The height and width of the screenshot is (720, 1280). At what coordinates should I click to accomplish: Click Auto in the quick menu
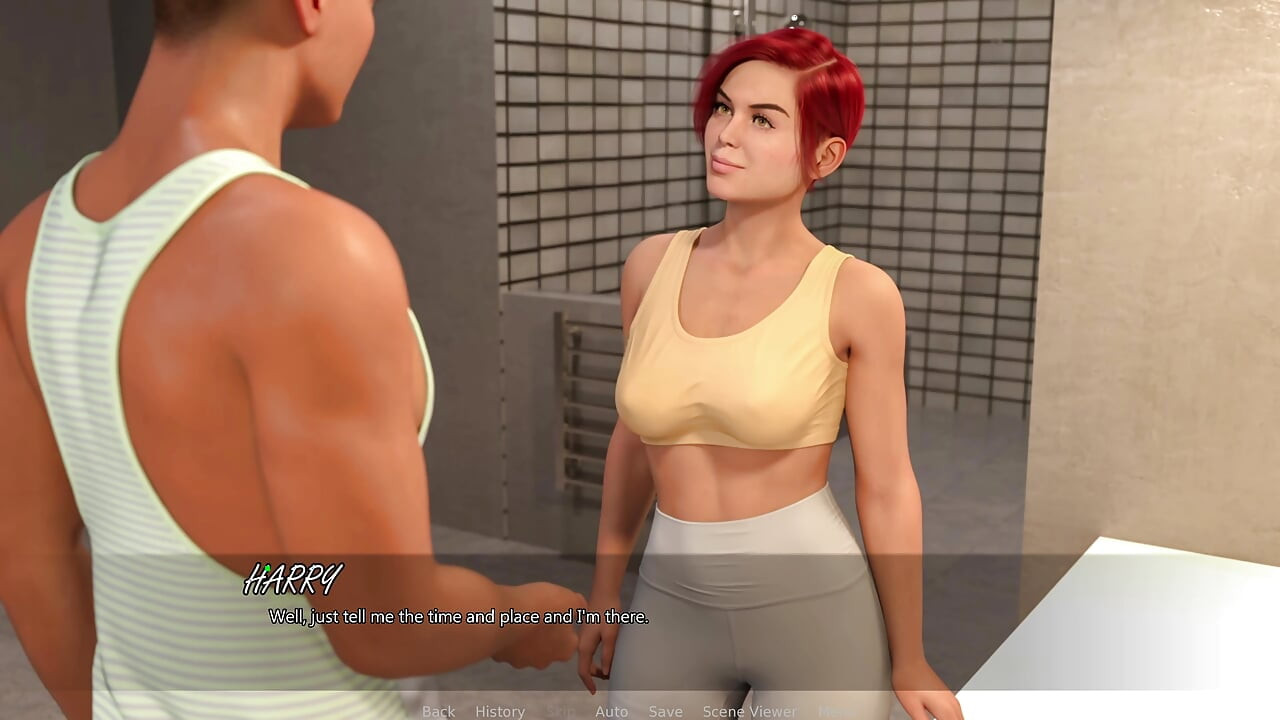611,711
